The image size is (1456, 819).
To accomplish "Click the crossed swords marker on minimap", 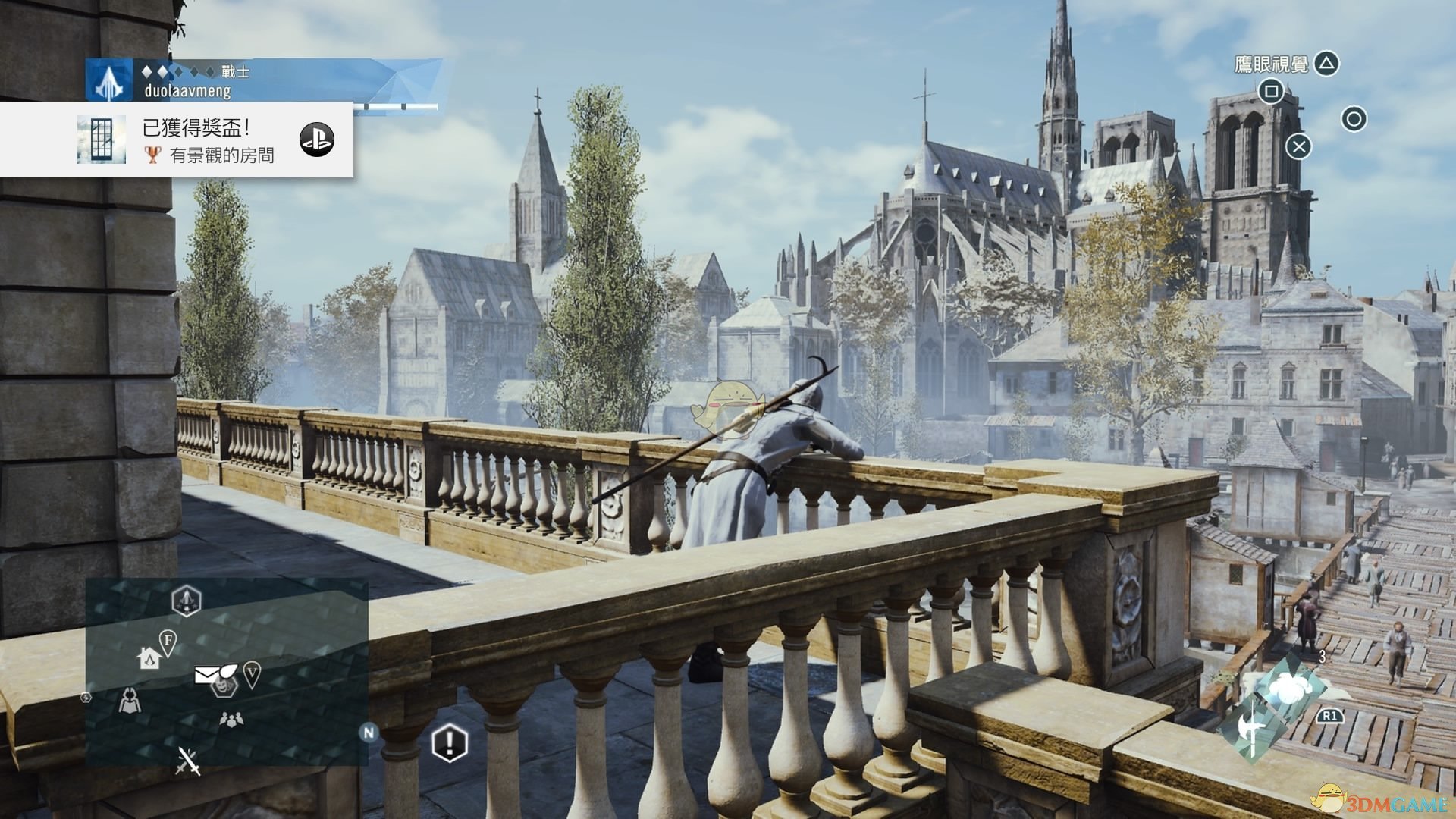I will (x=188, y=761).
